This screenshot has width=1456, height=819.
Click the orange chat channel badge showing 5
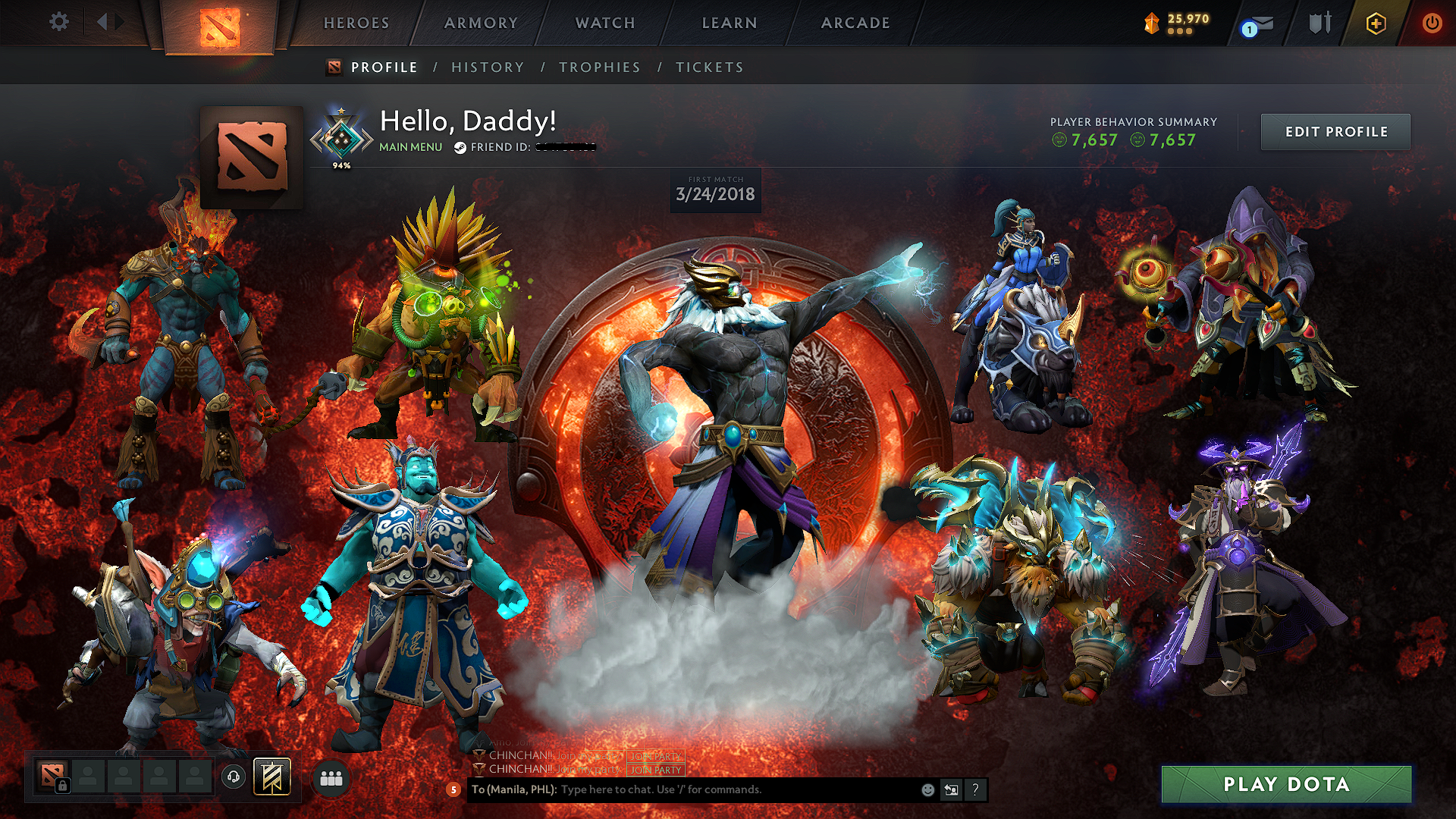(453, 789)
